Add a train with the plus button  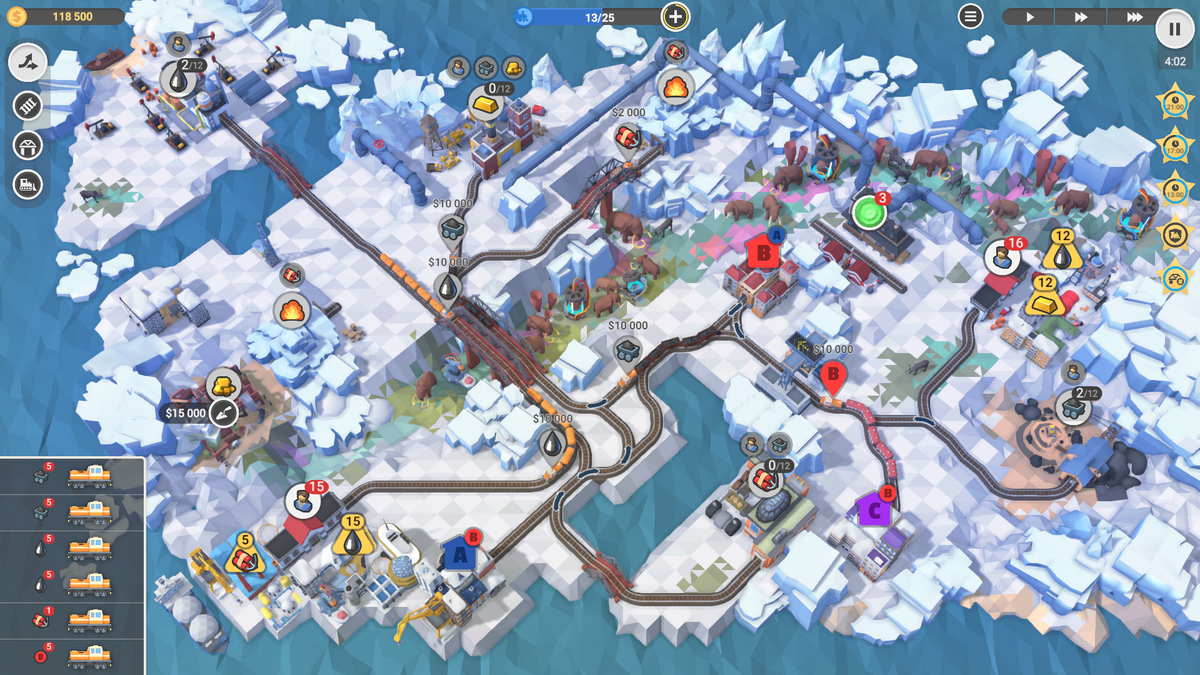pos(676,16)
